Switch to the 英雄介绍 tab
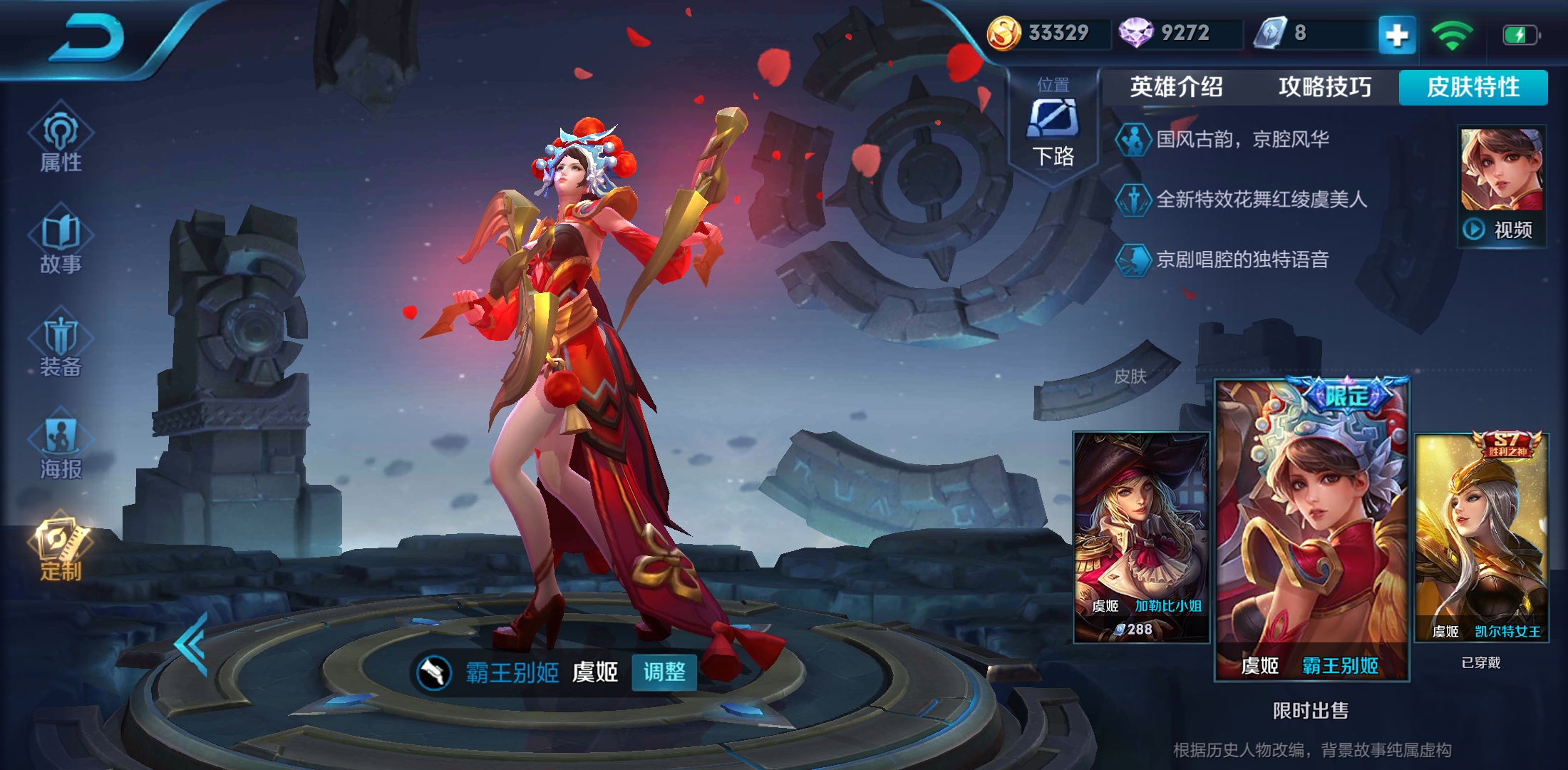The width and height of the screenshot is (1568, 770). pyautogui.click(x=1176, y=87)
